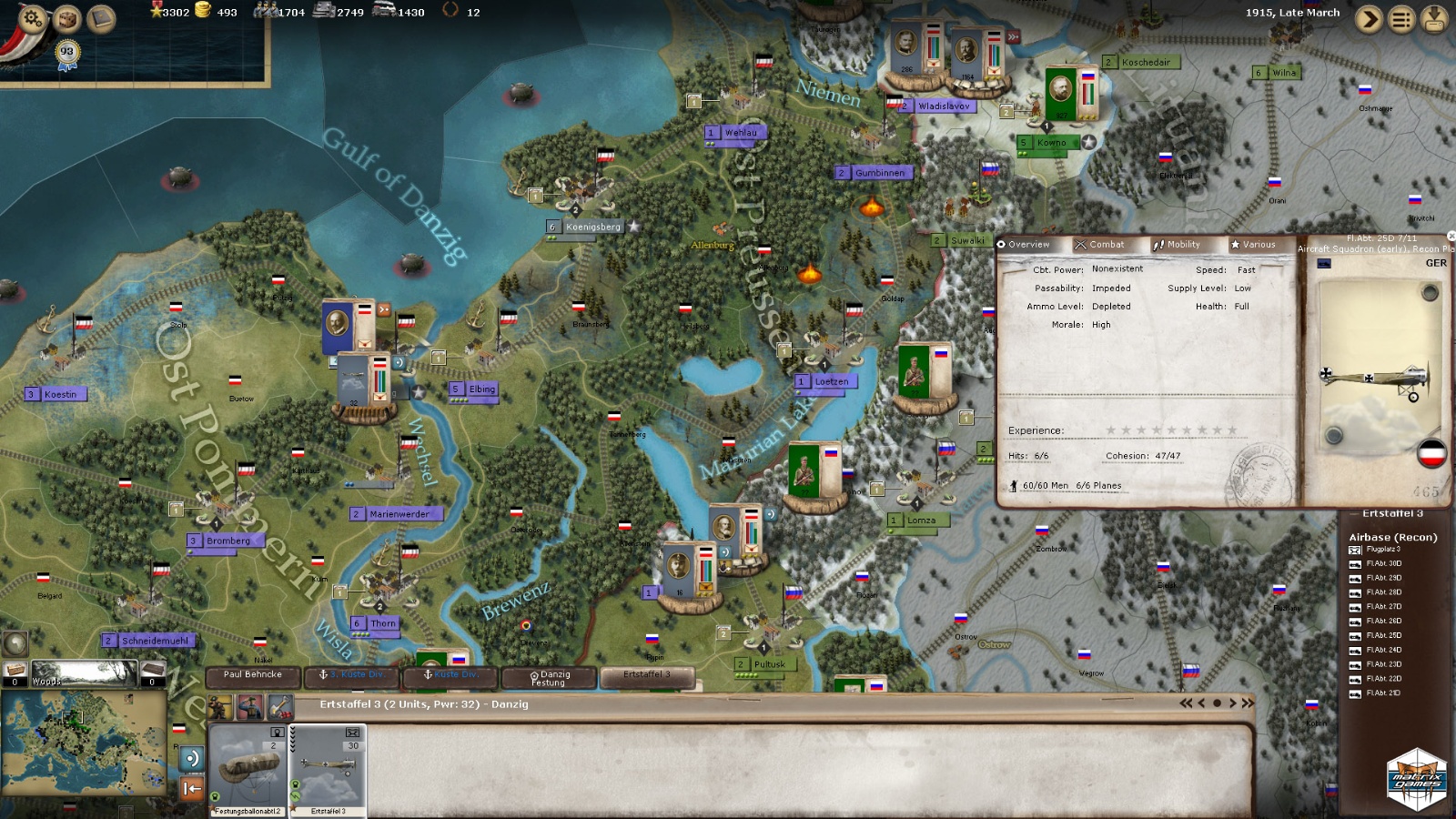The image size is (1456, 819).
Task: Switch to the Mobility tab
Action: tap(1177, 245)
